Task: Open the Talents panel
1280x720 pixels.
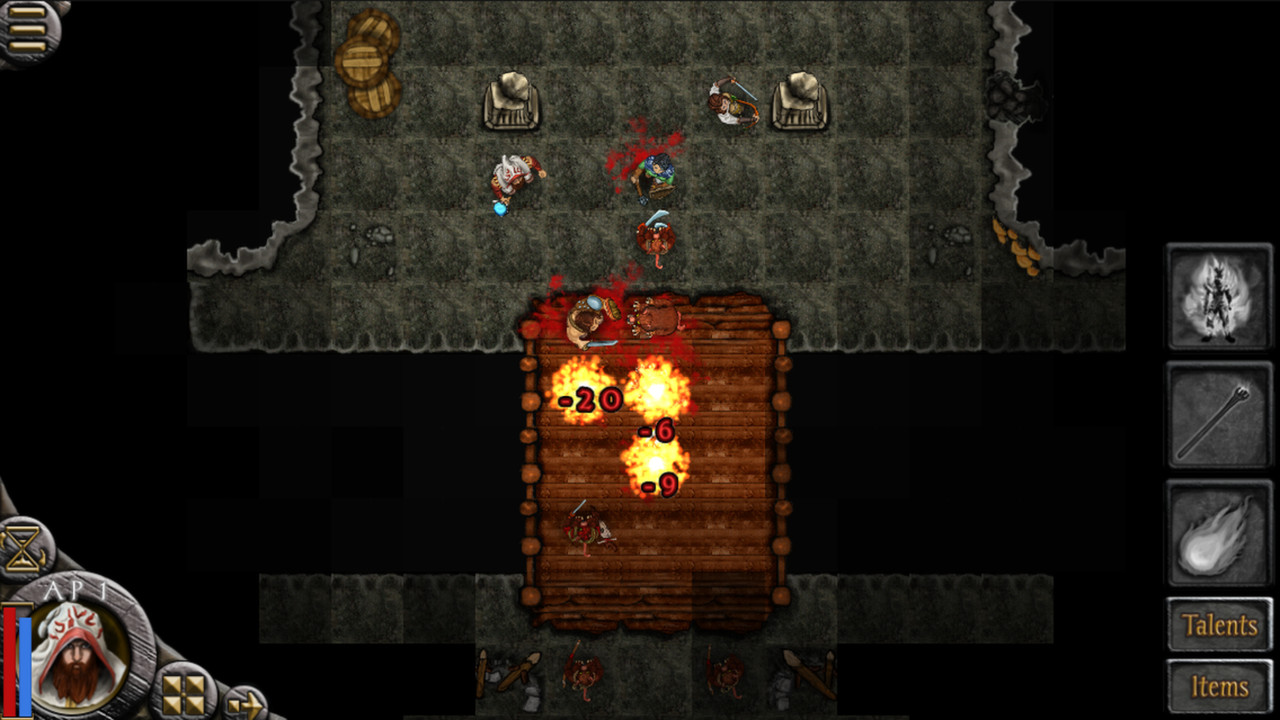Action: tap(1219, 625)
